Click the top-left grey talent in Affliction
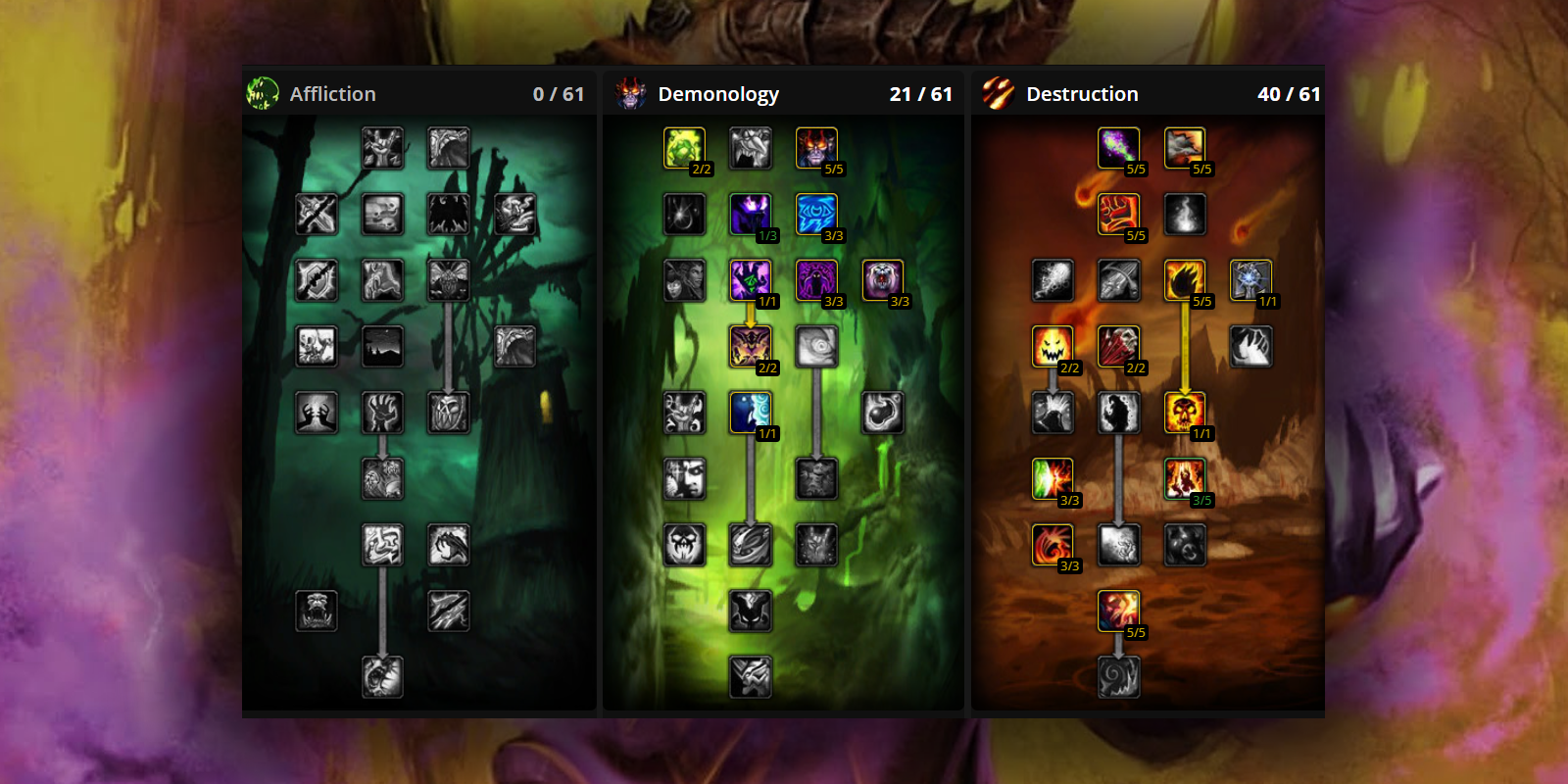This screenshot has height=784, width=1568. 384,148
